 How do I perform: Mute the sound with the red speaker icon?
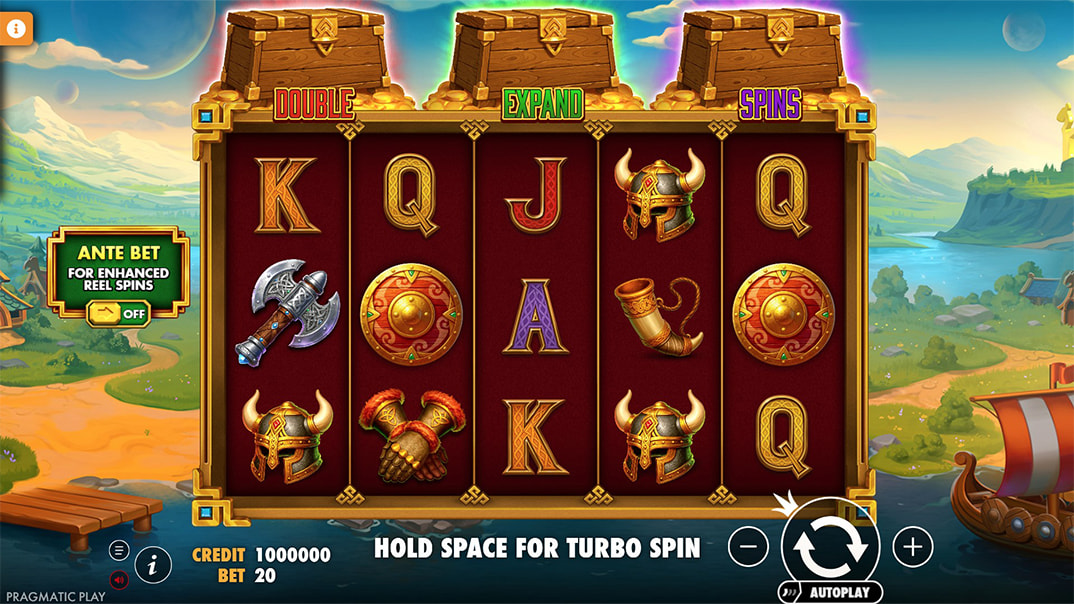119,579
